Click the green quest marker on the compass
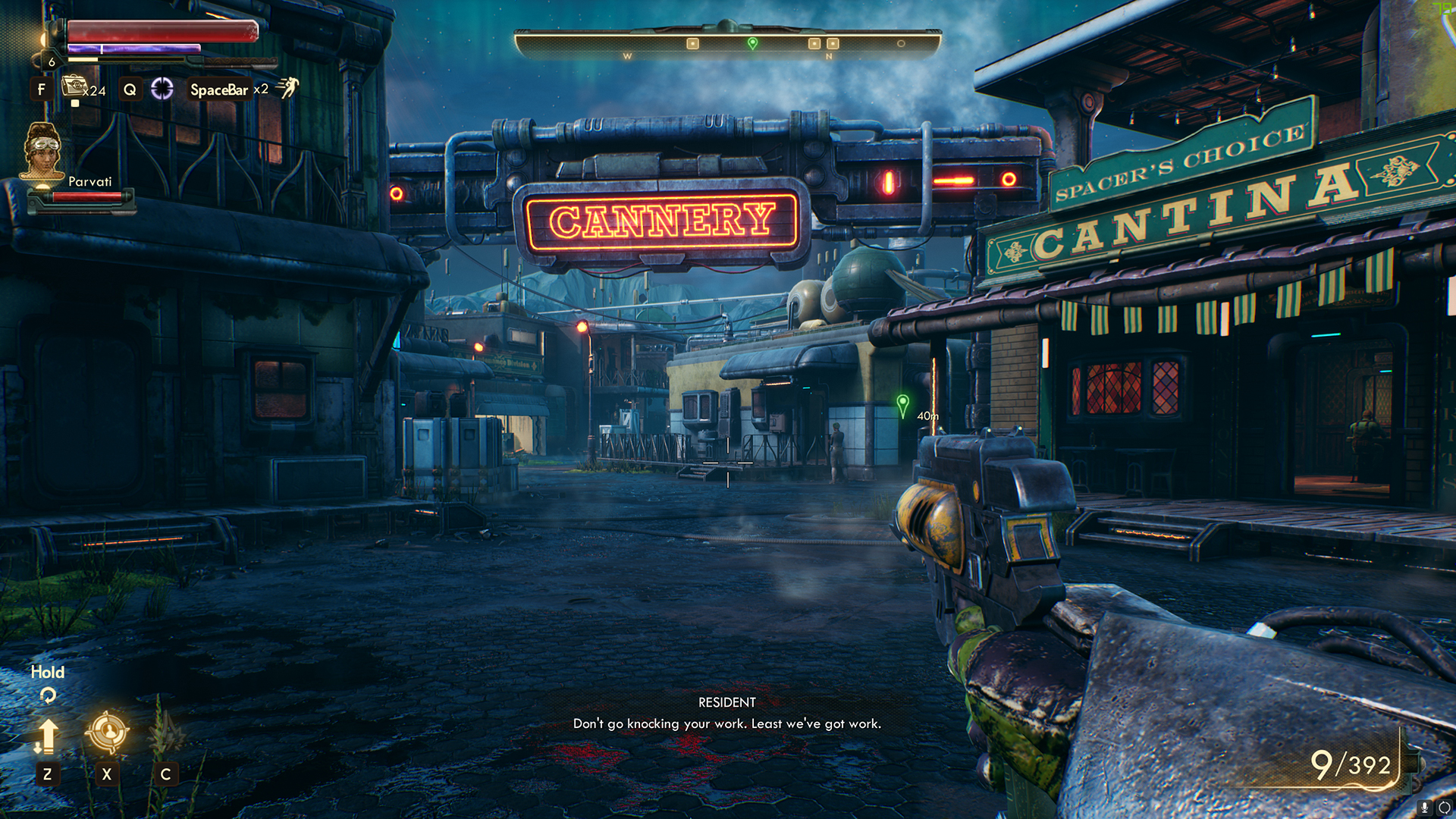This screenshot has height=819, width=1456. click(x=752, y=43)
